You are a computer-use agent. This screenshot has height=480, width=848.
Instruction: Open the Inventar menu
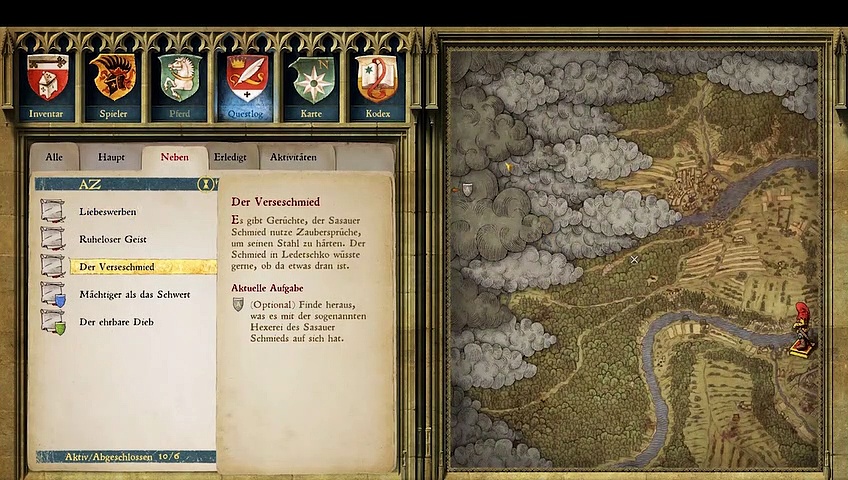click(46, 86)
